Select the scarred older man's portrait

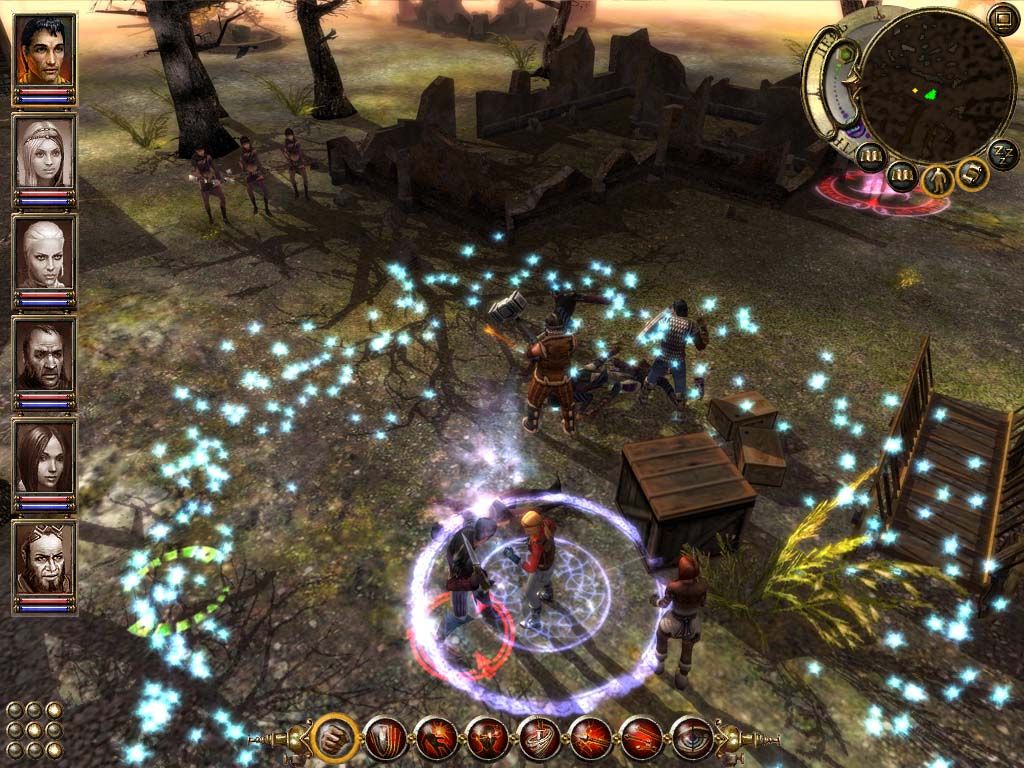click(x=44, y=355)
